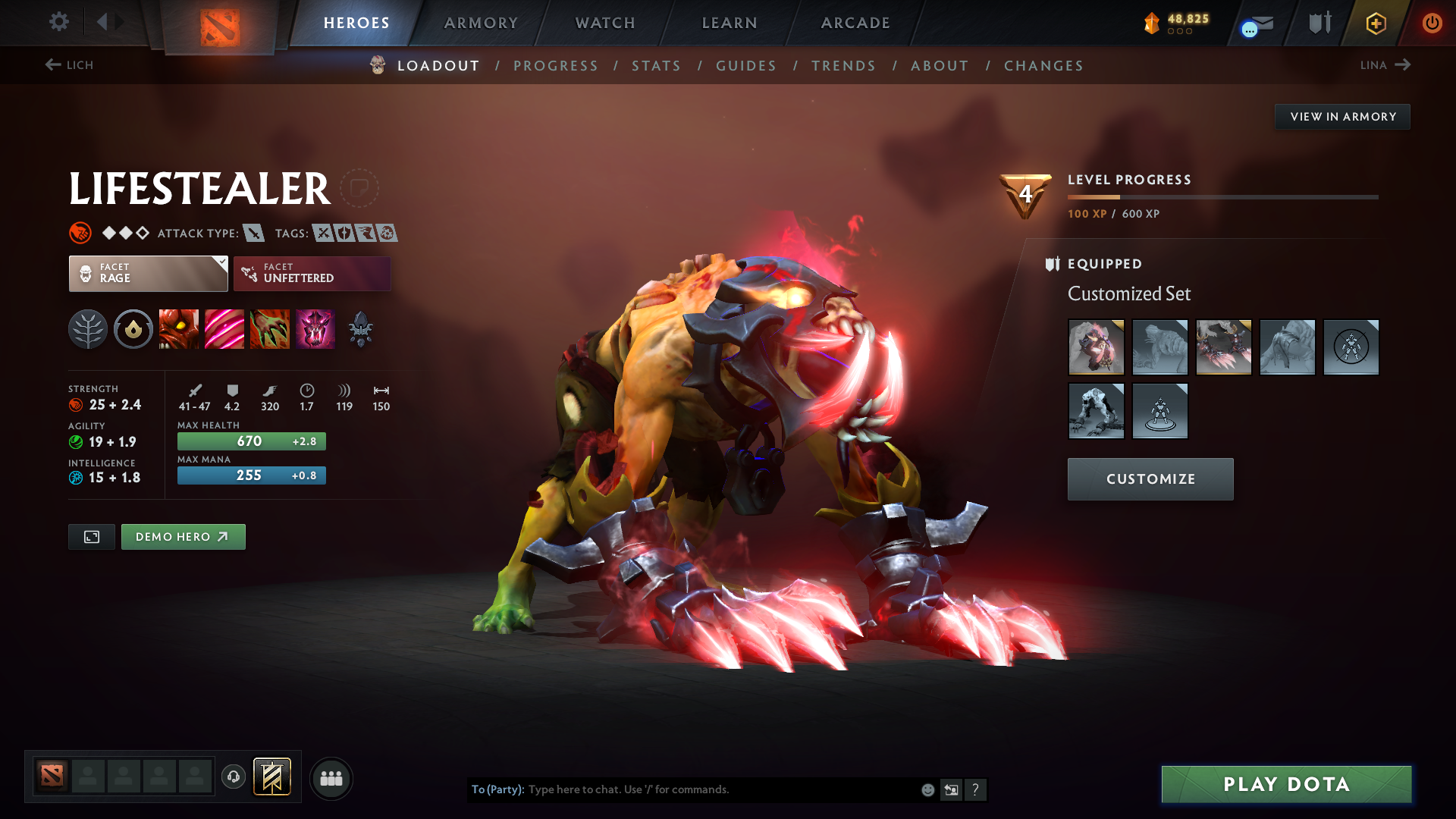Switch to the ARMORY tab

point(480,23)
